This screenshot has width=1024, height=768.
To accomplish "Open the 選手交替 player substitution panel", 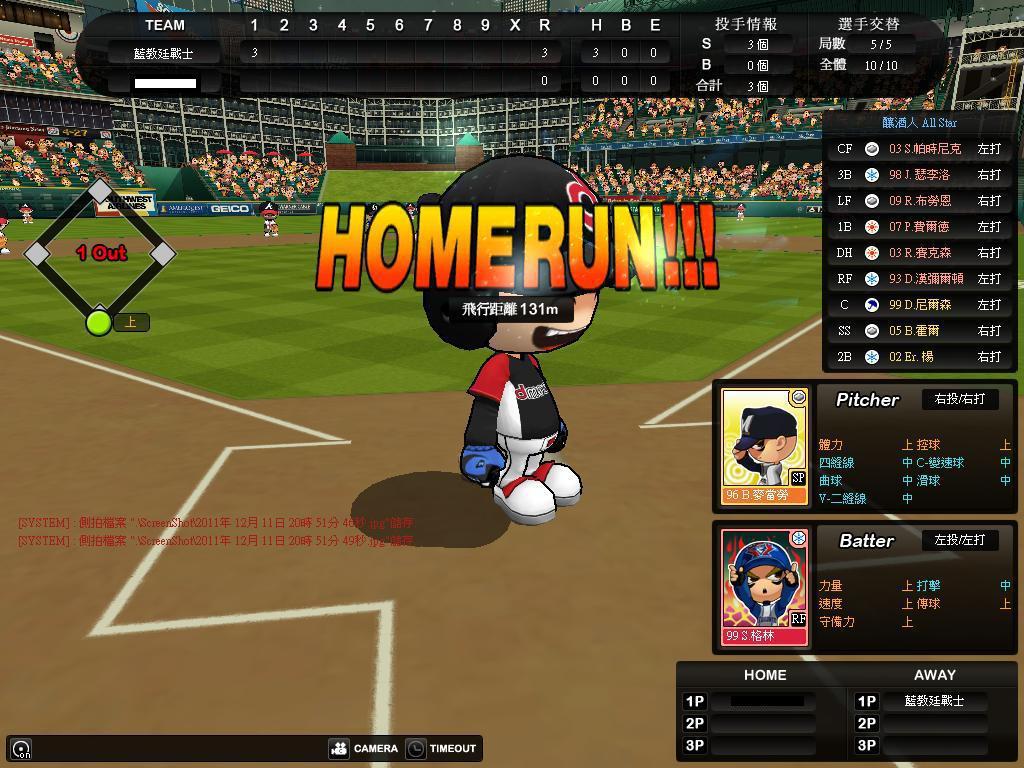I will (x=868, y=24).
